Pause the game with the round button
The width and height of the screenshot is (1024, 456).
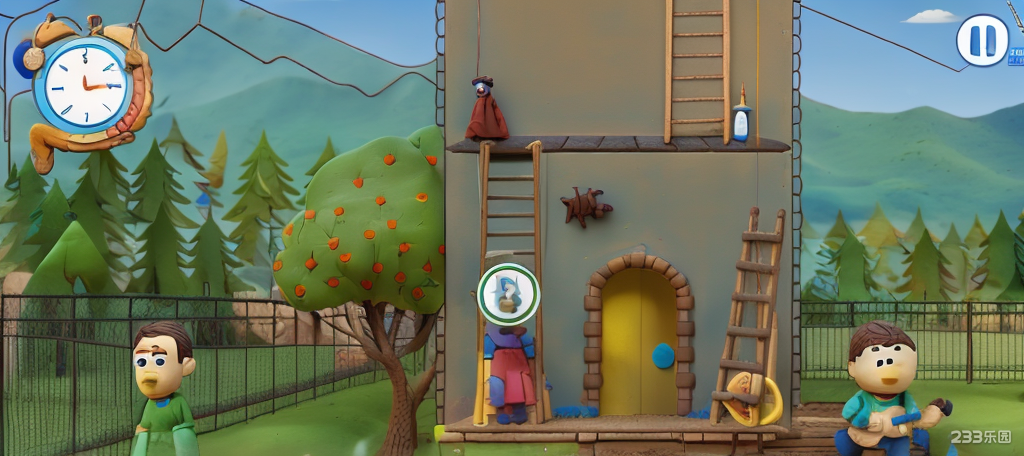pos(982,41)
